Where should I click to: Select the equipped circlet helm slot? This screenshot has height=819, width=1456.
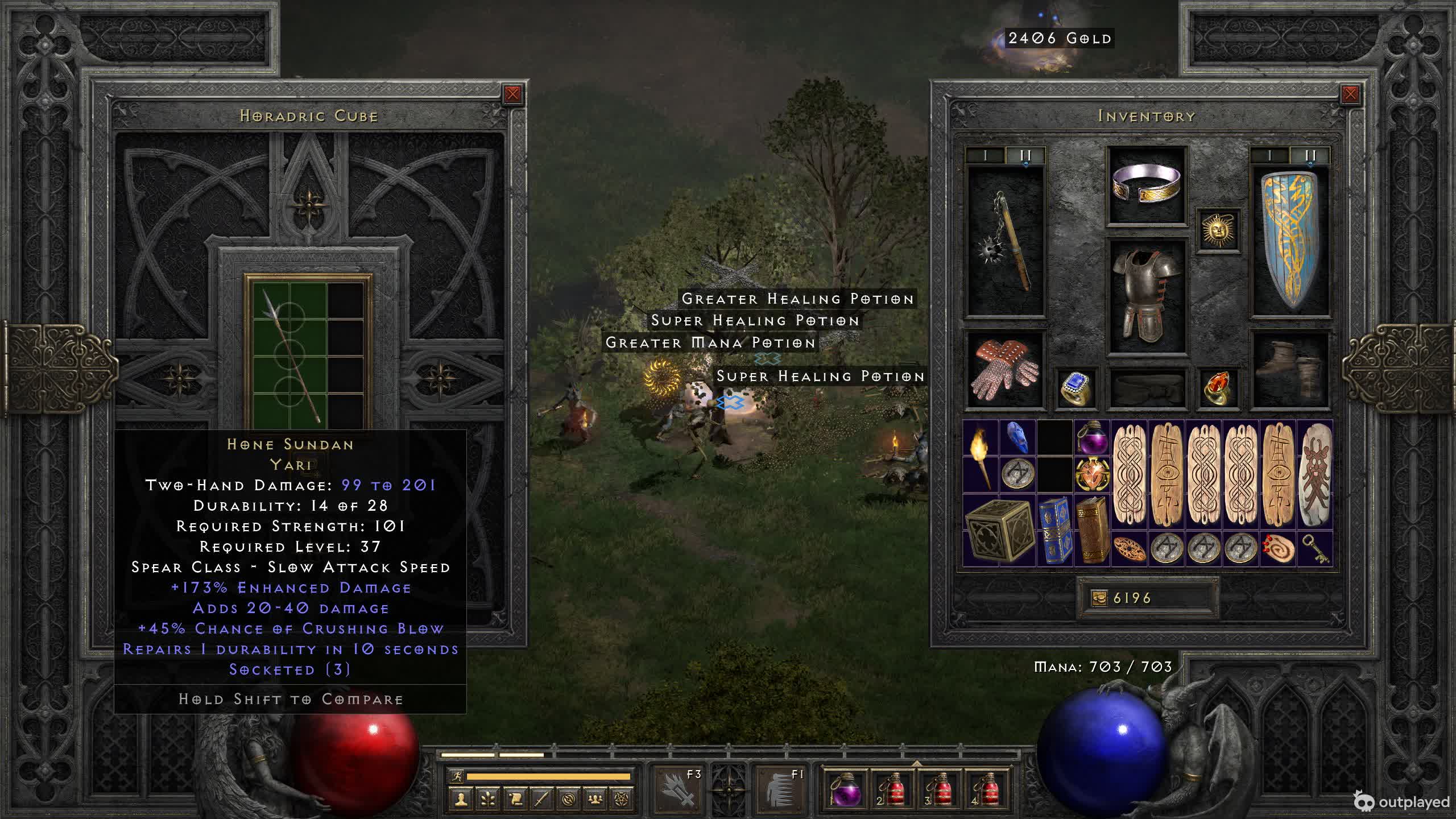click(1146, 184)
